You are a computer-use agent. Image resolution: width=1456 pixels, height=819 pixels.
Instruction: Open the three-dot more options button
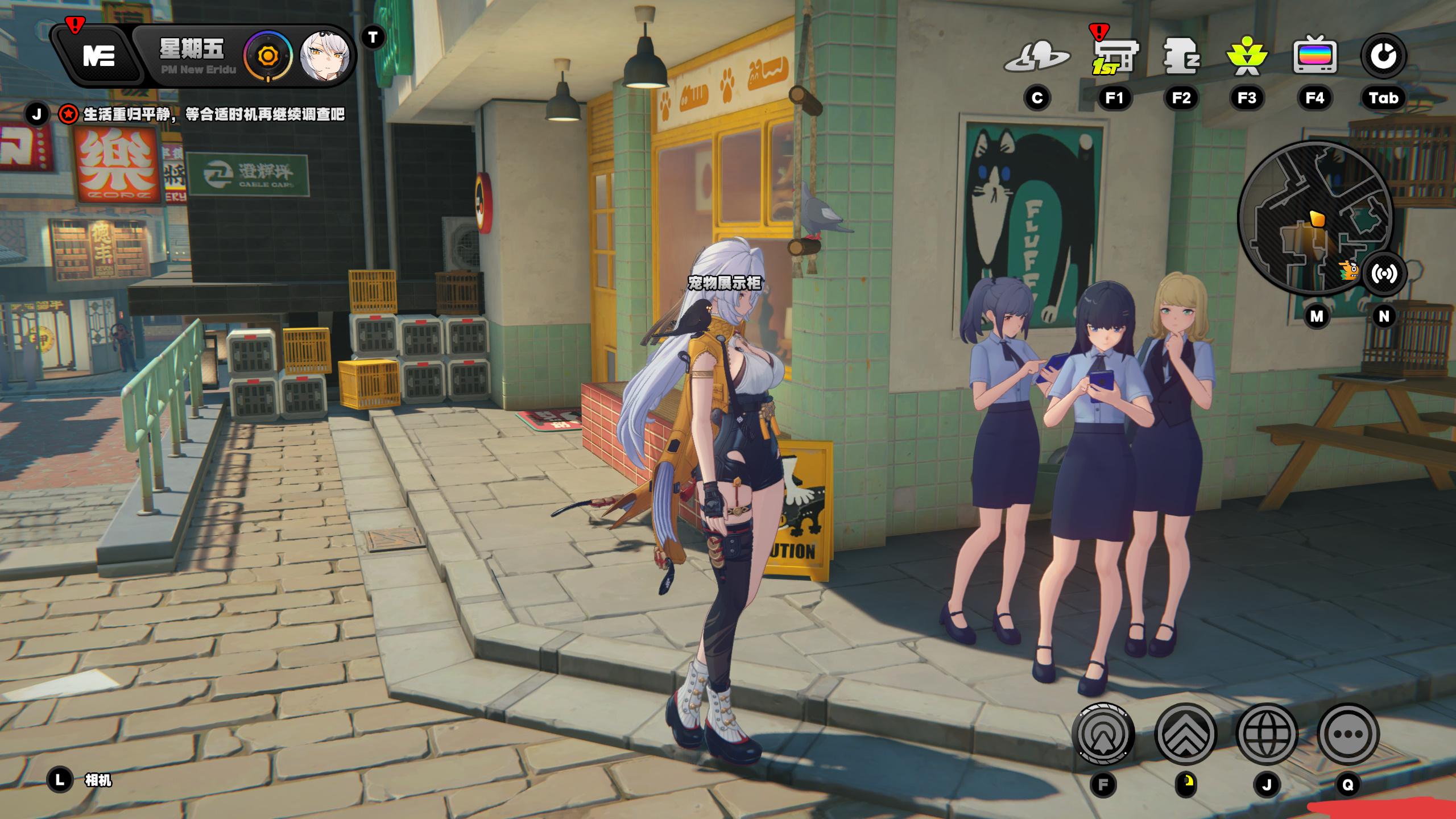click(1348, 734)
